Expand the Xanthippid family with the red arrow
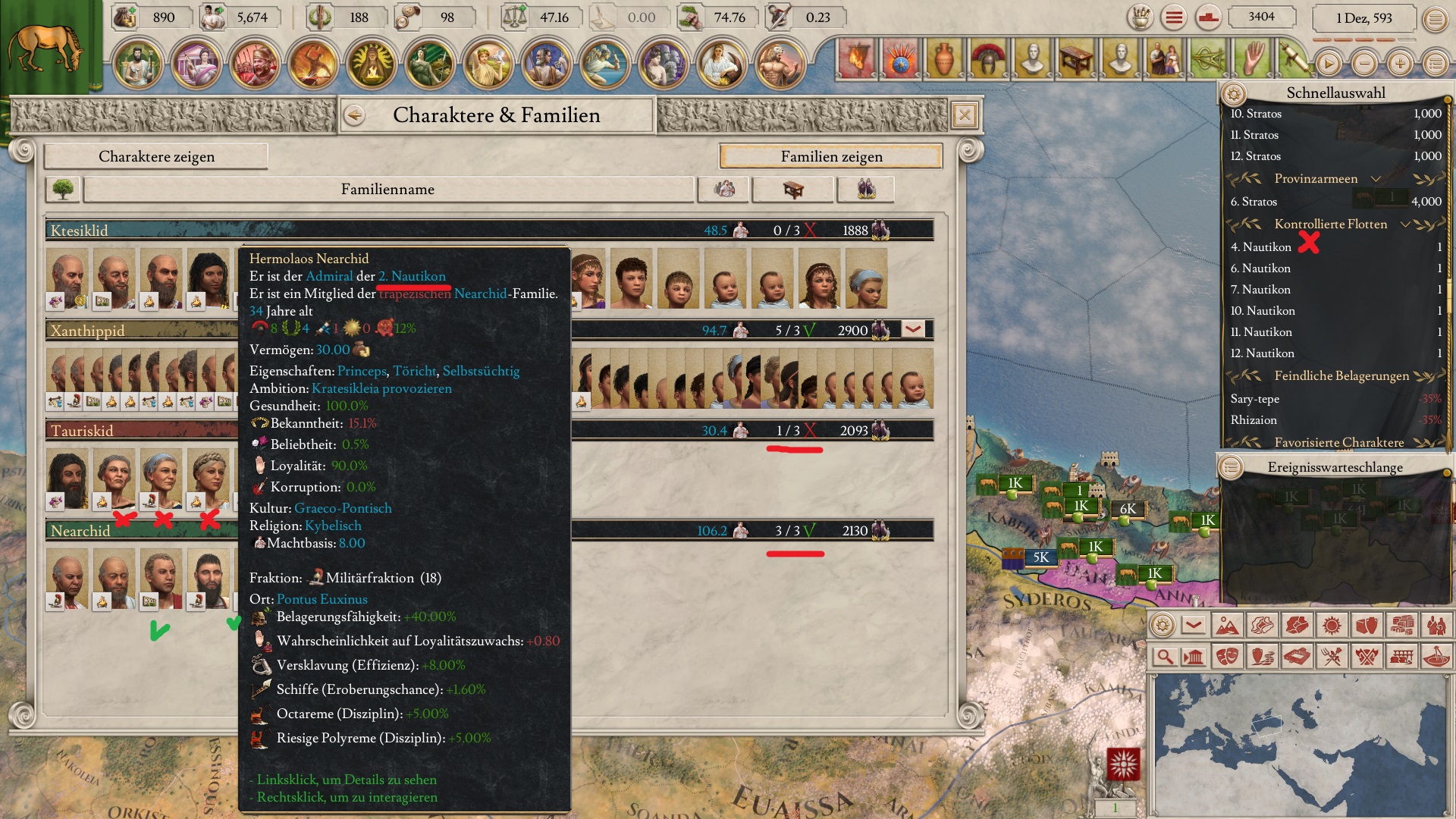Image resolution: width=1456 pixels, height=819 pixels. [x=913, y=330]
